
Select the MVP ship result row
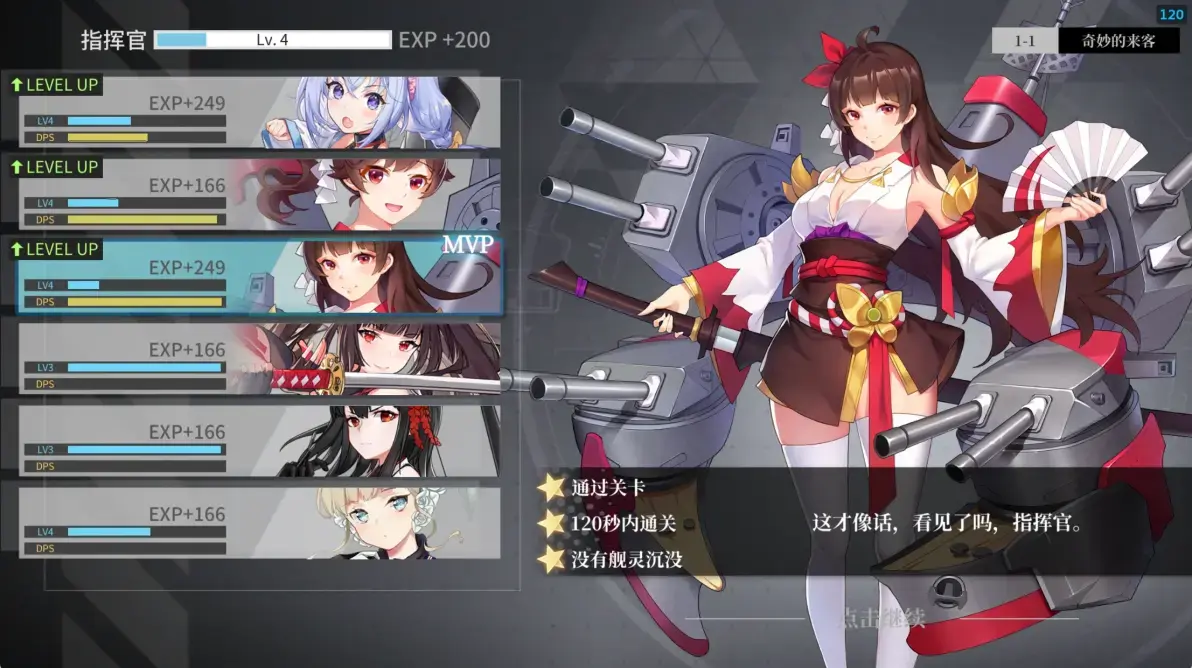(260, 276)
